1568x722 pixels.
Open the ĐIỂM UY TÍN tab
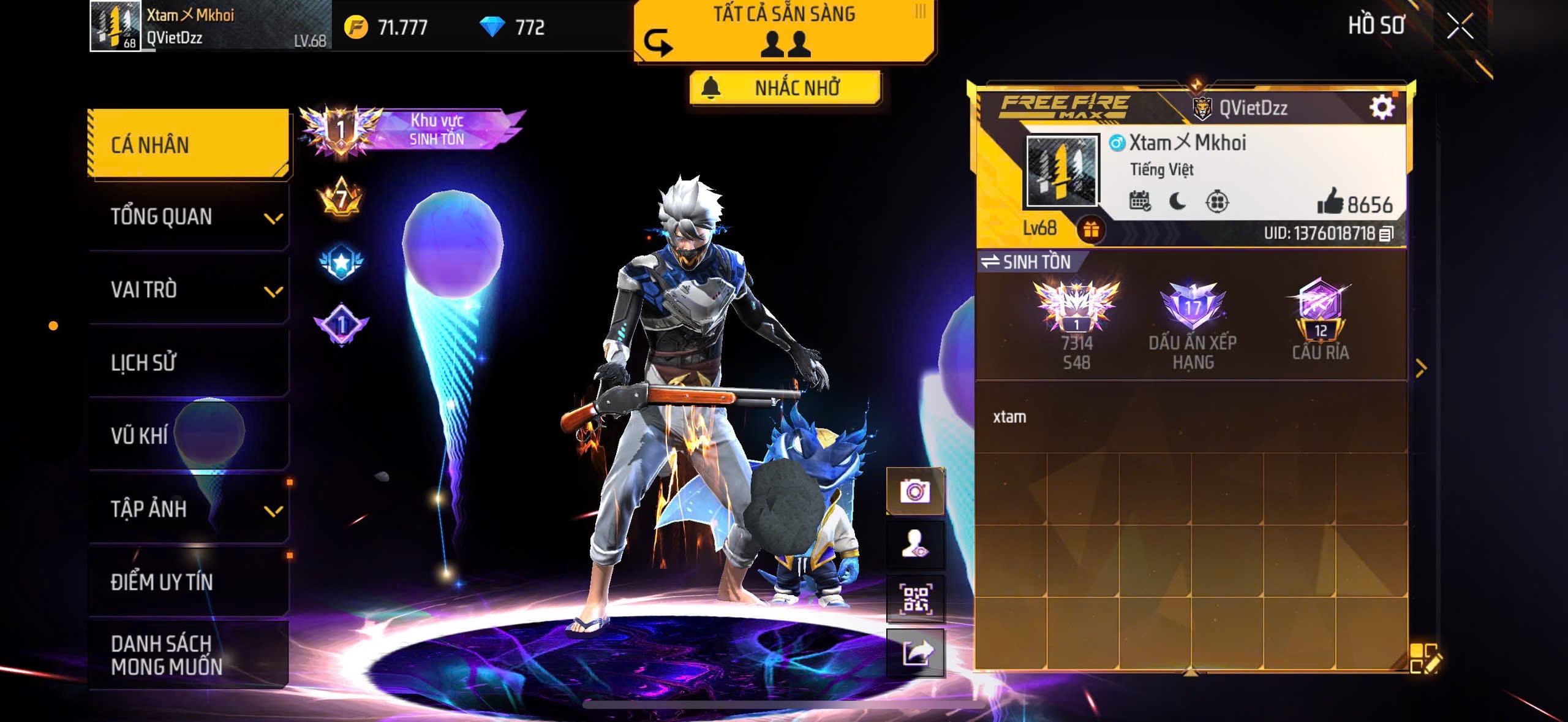(189, 582)
